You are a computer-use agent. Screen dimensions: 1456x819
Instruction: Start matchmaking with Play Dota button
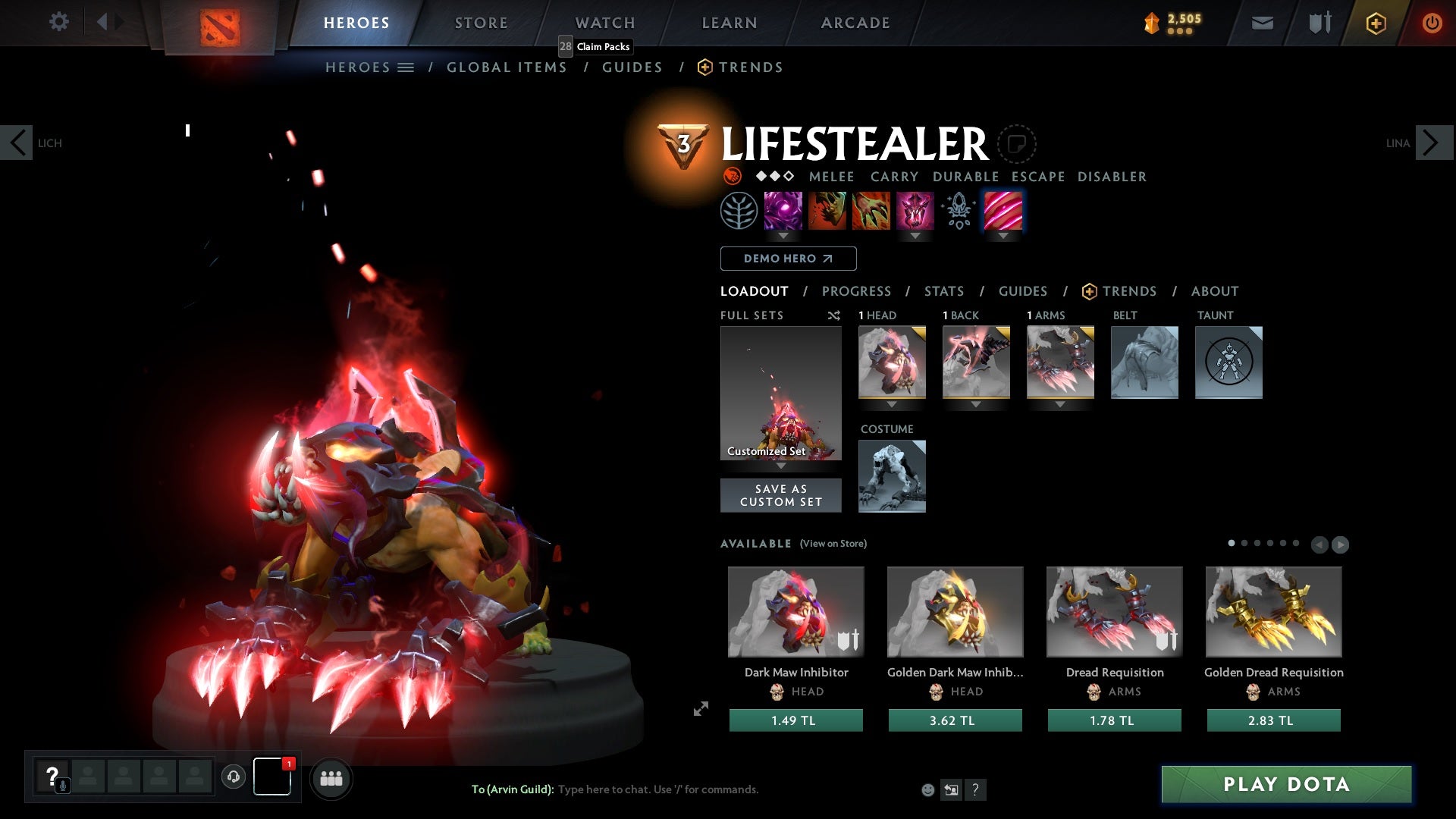(x=1286, y=784)
